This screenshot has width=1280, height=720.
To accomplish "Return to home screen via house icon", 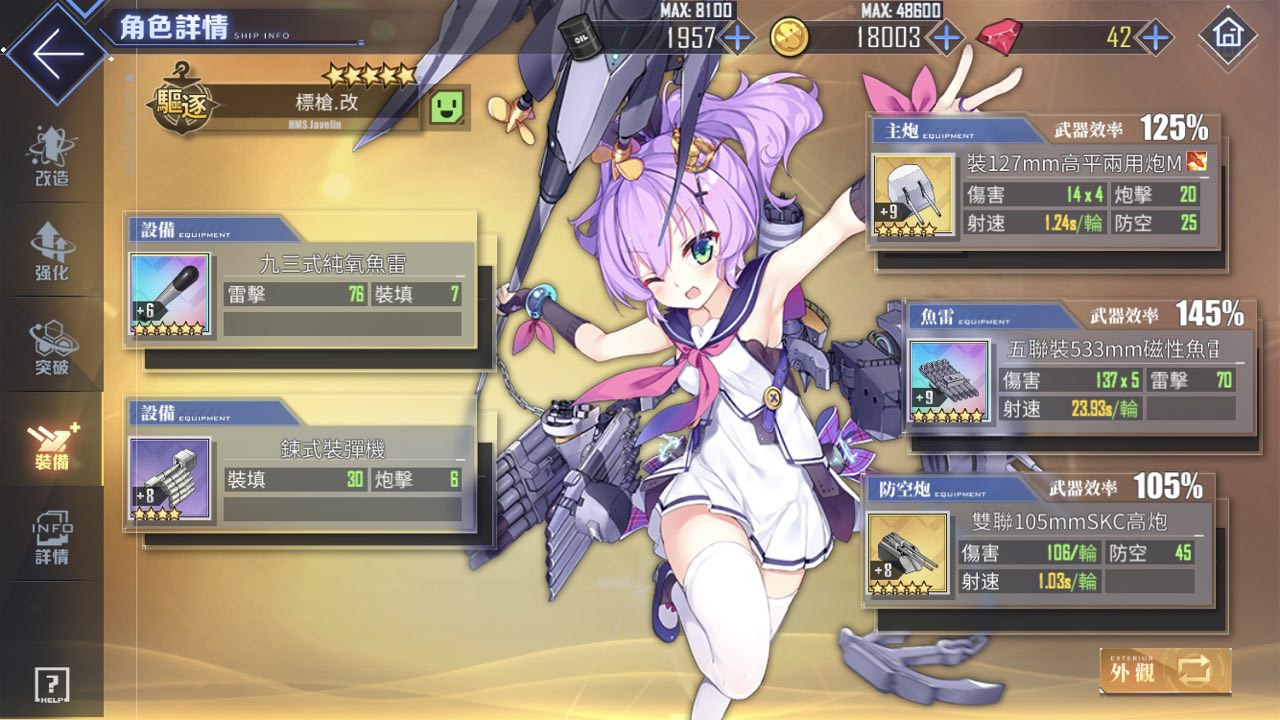I will [x=1226, y=36].
